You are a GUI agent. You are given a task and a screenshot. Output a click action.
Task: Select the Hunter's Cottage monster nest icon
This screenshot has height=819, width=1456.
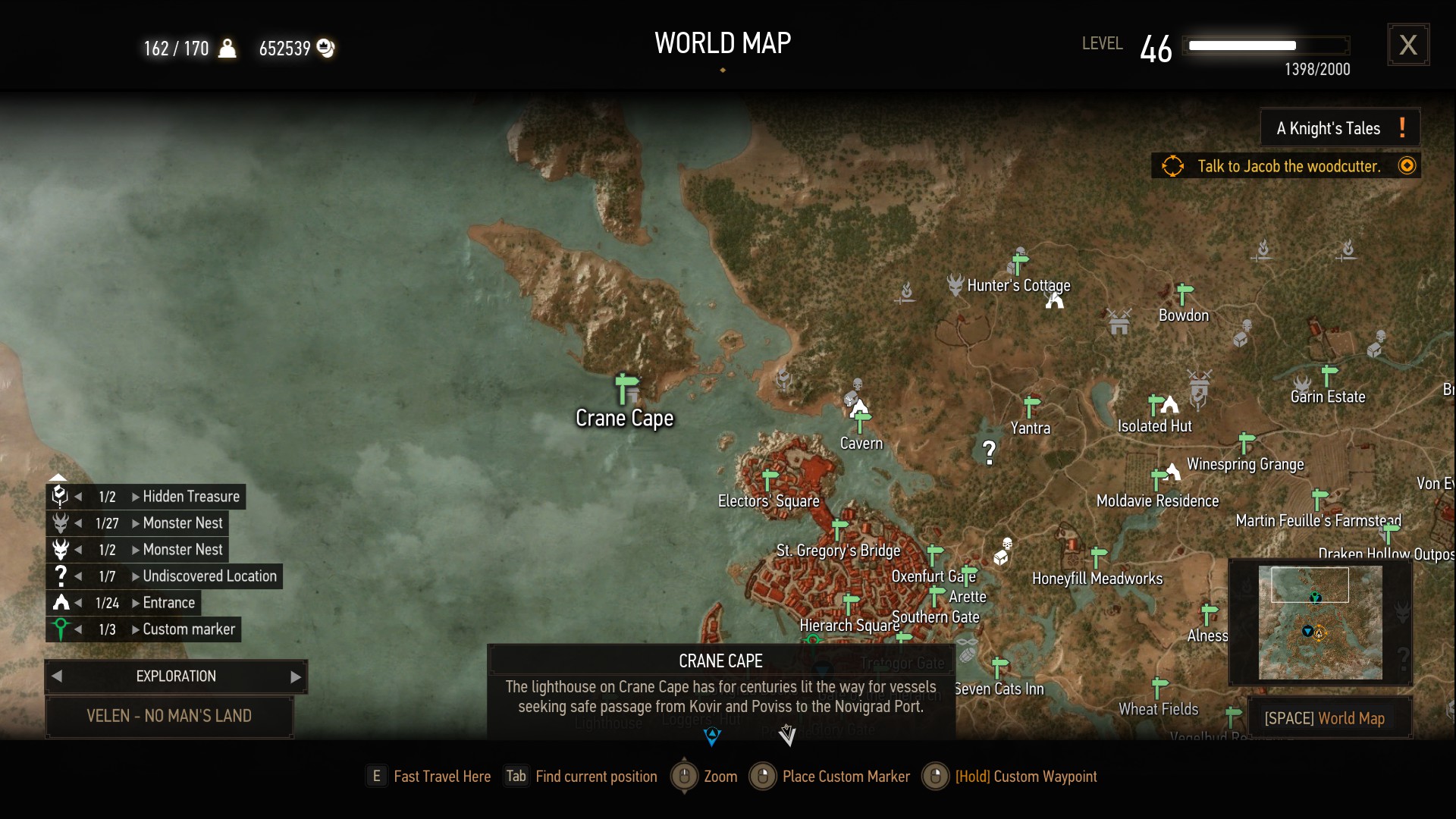[x=957, y=286]
